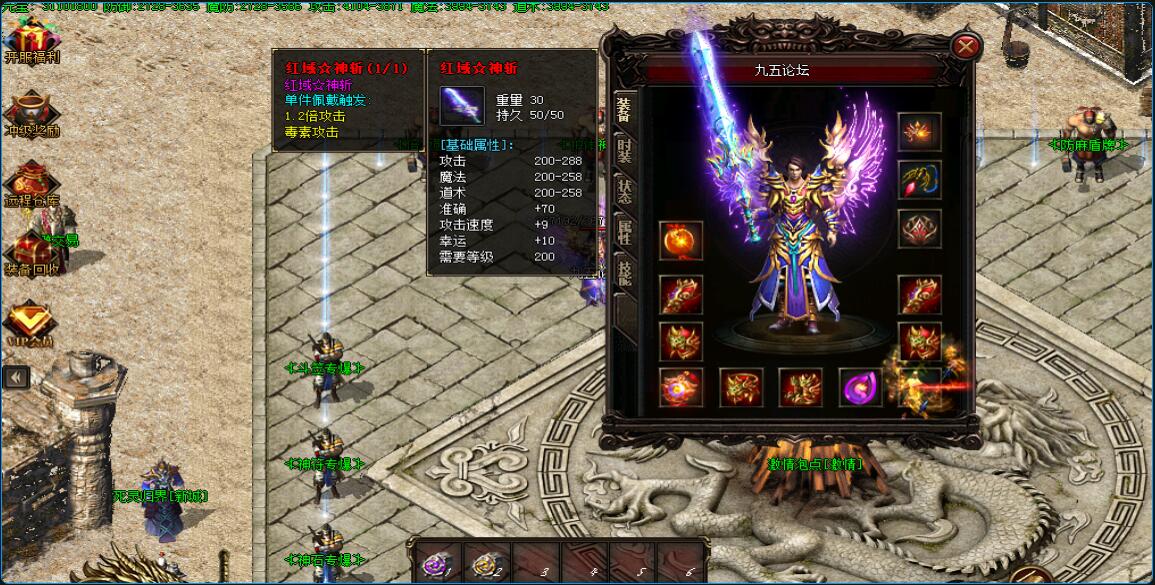Select the red crest medal equipment slot
Viewport: 1155px width, 585px height.
click(x=918, y=229)
